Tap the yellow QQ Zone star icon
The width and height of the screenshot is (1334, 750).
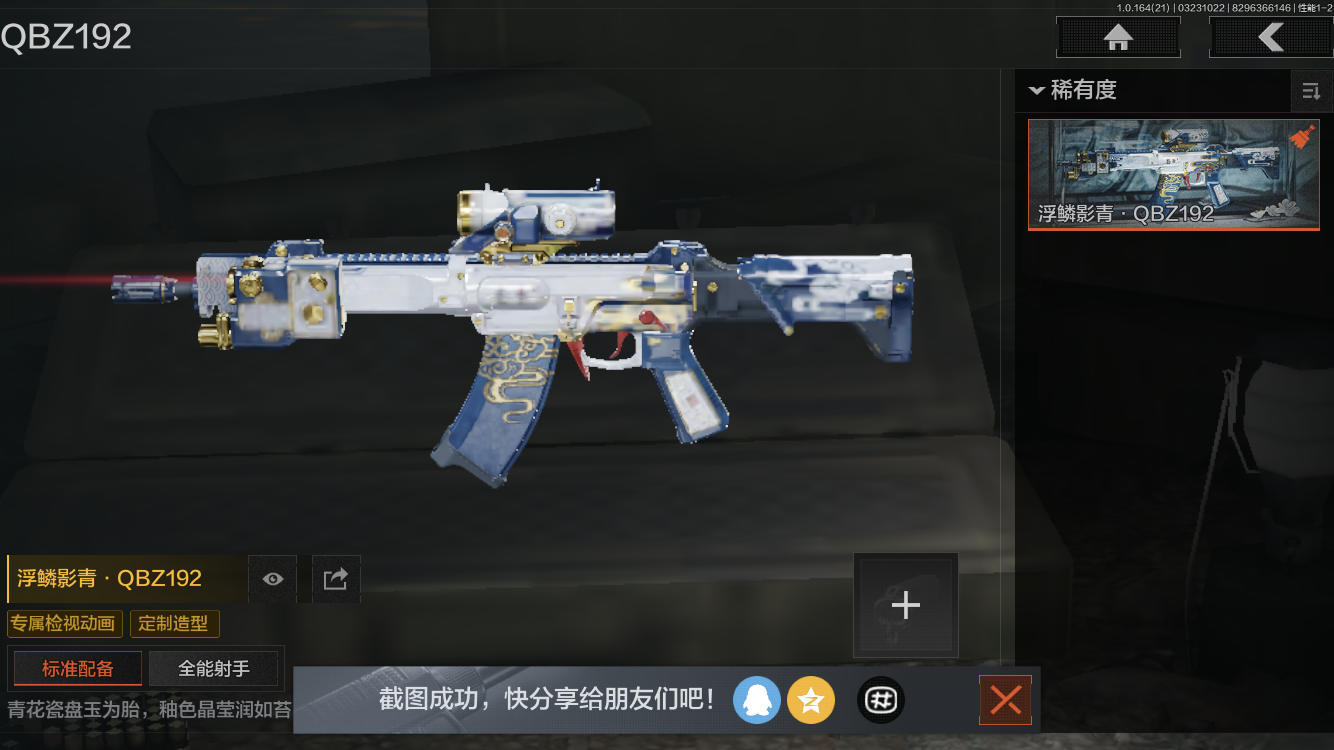[811, 700]
